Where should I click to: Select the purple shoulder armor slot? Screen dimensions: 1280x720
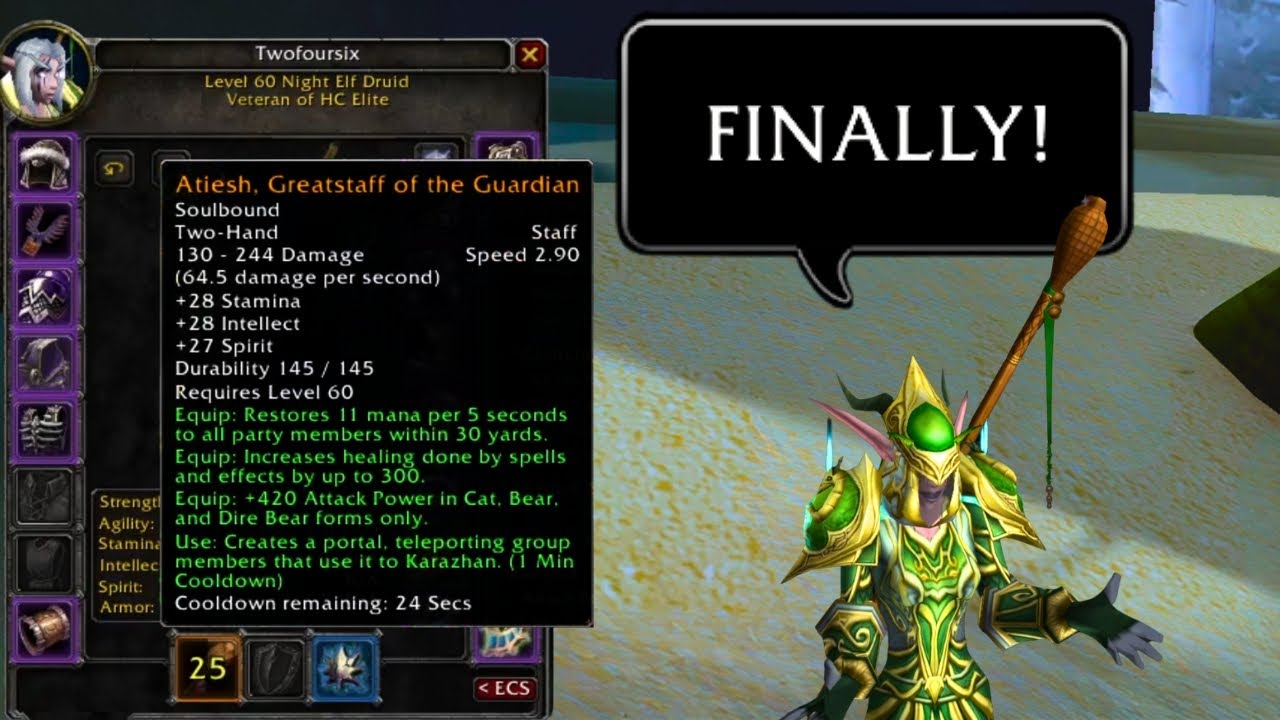[44, 298]
